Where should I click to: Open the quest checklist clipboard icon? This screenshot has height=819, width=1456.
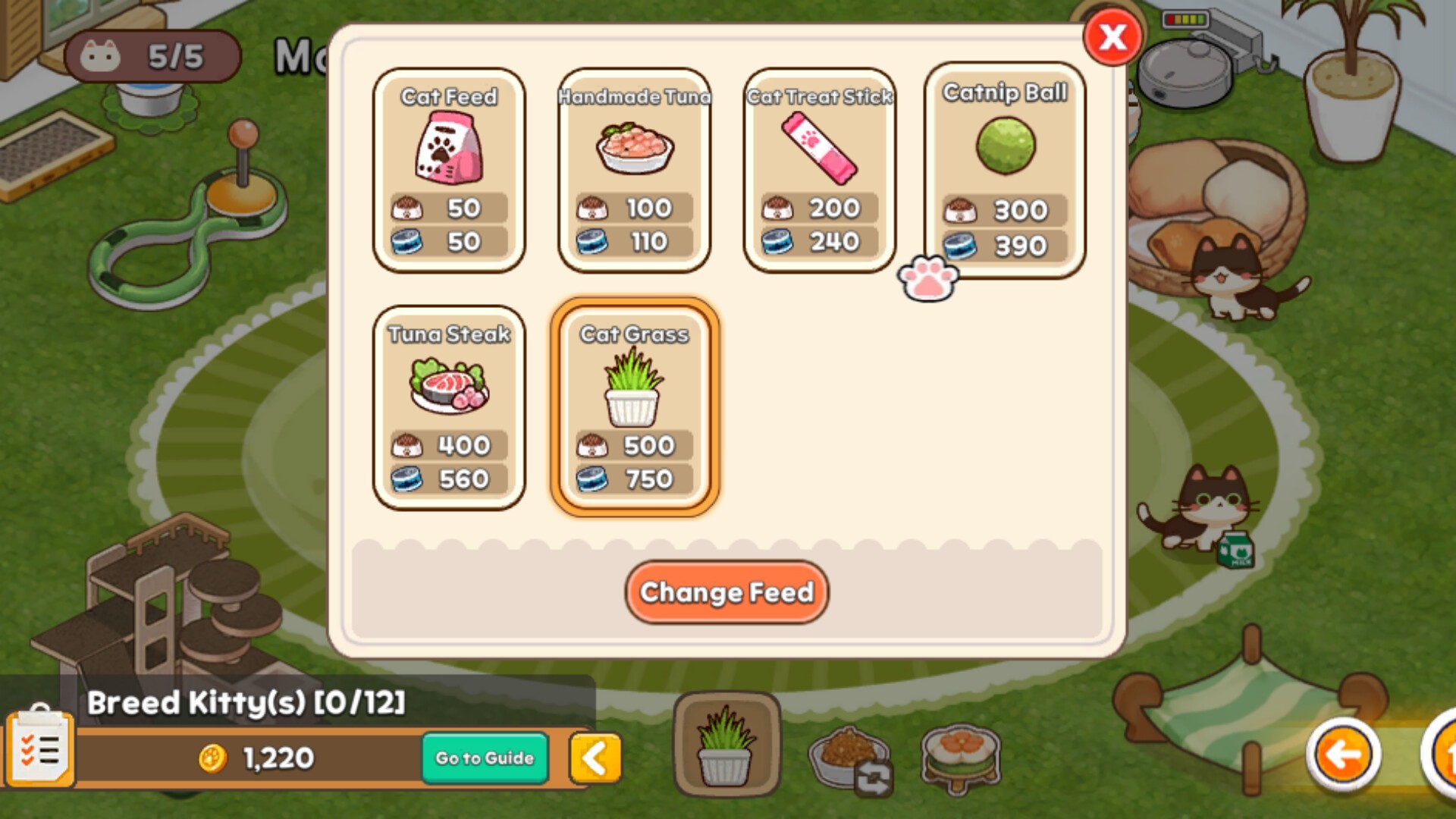pyautogui.click(x=40, y=749)
